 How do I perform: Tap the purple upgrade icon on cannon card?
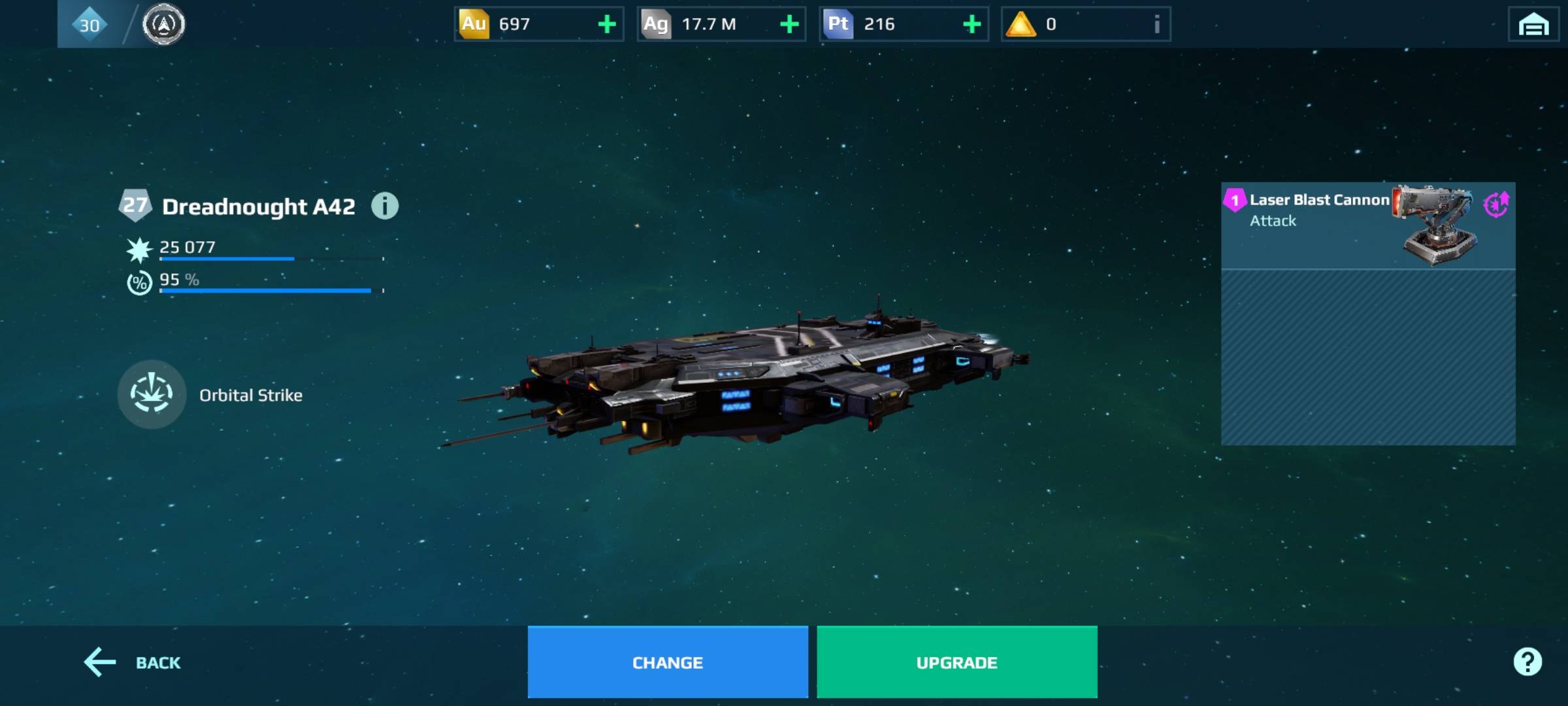point(1495,205)
